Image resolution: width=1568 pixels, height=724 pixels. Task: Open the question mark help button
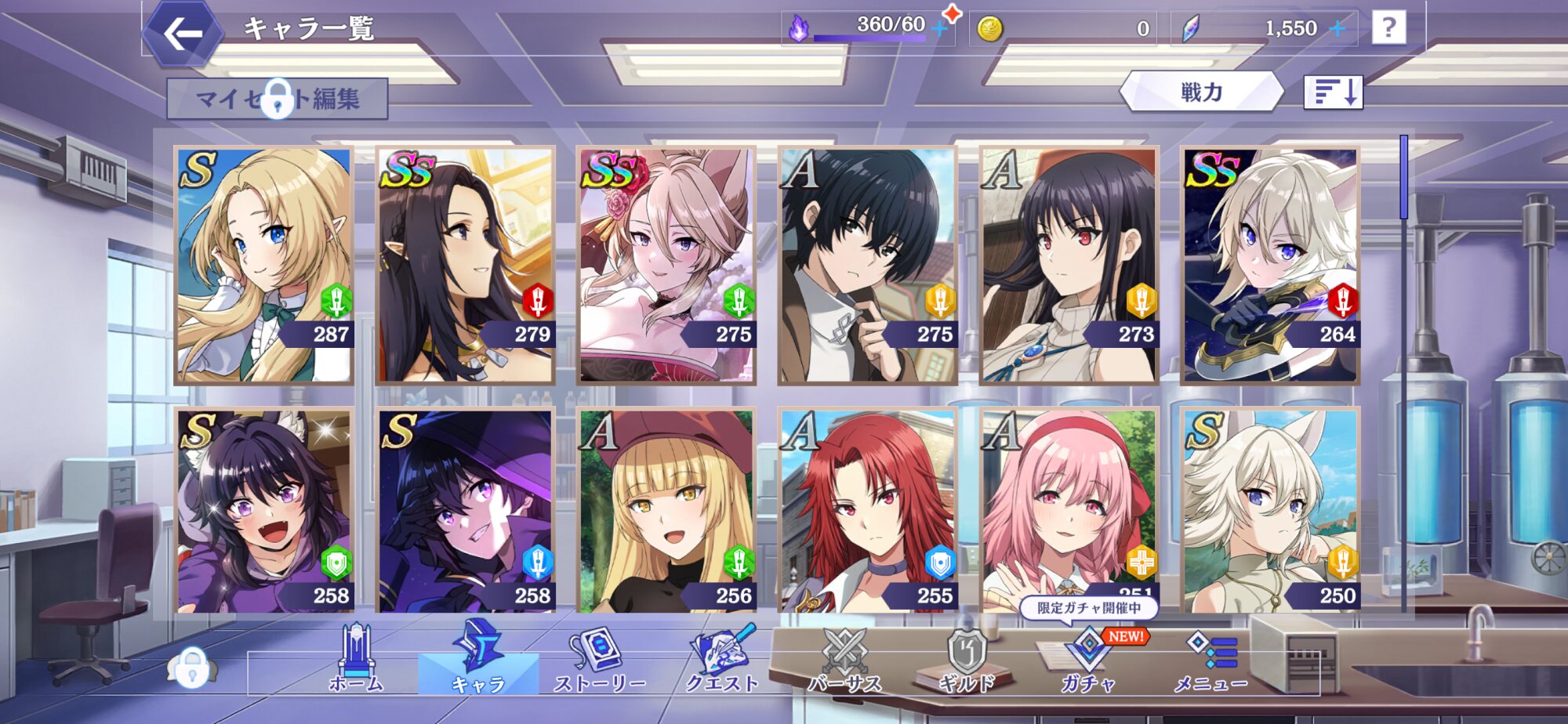tap(1388, 28)
